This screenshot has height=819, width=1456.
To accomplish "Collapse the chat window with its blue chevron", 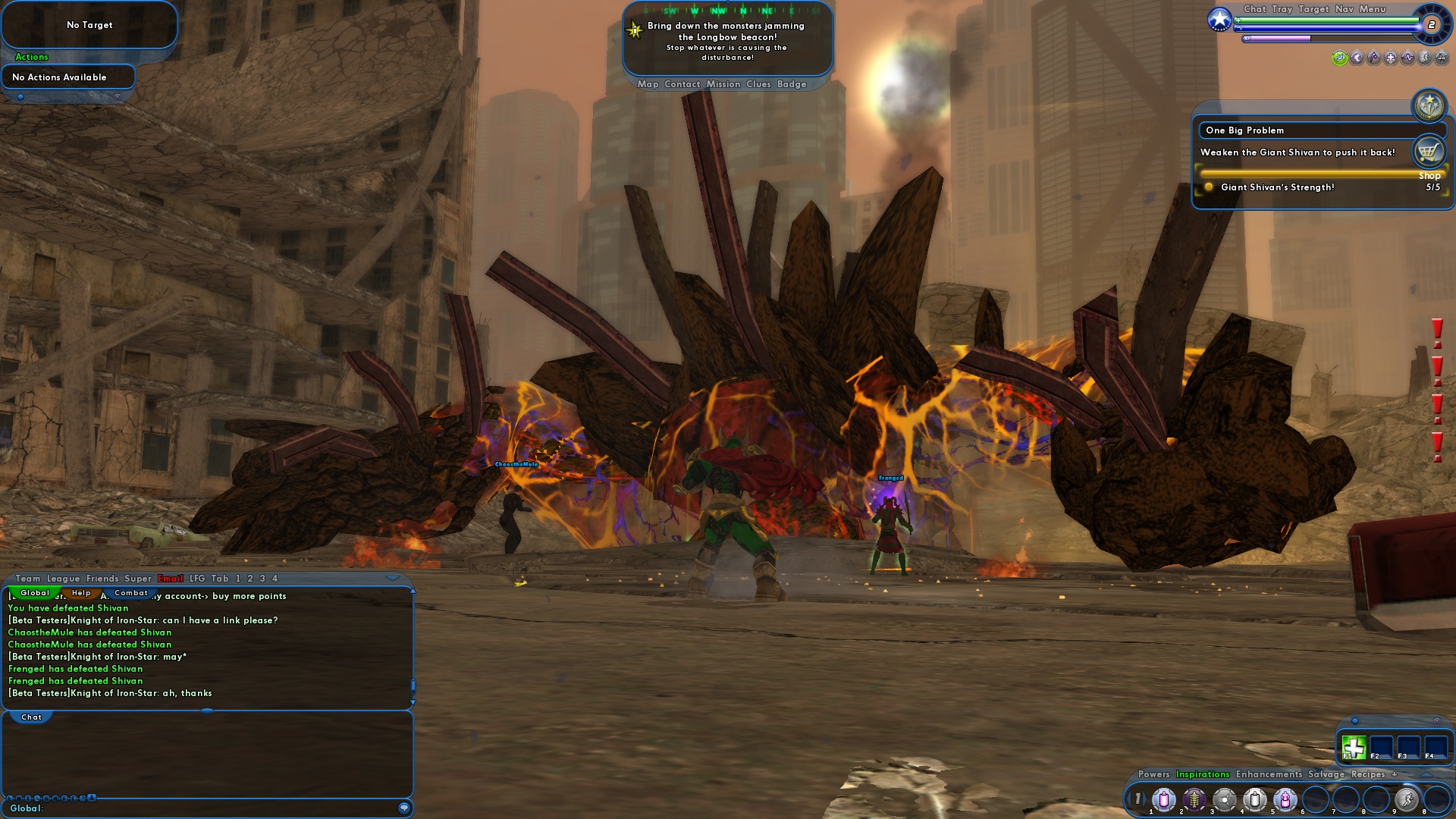I will coord(394,578).
